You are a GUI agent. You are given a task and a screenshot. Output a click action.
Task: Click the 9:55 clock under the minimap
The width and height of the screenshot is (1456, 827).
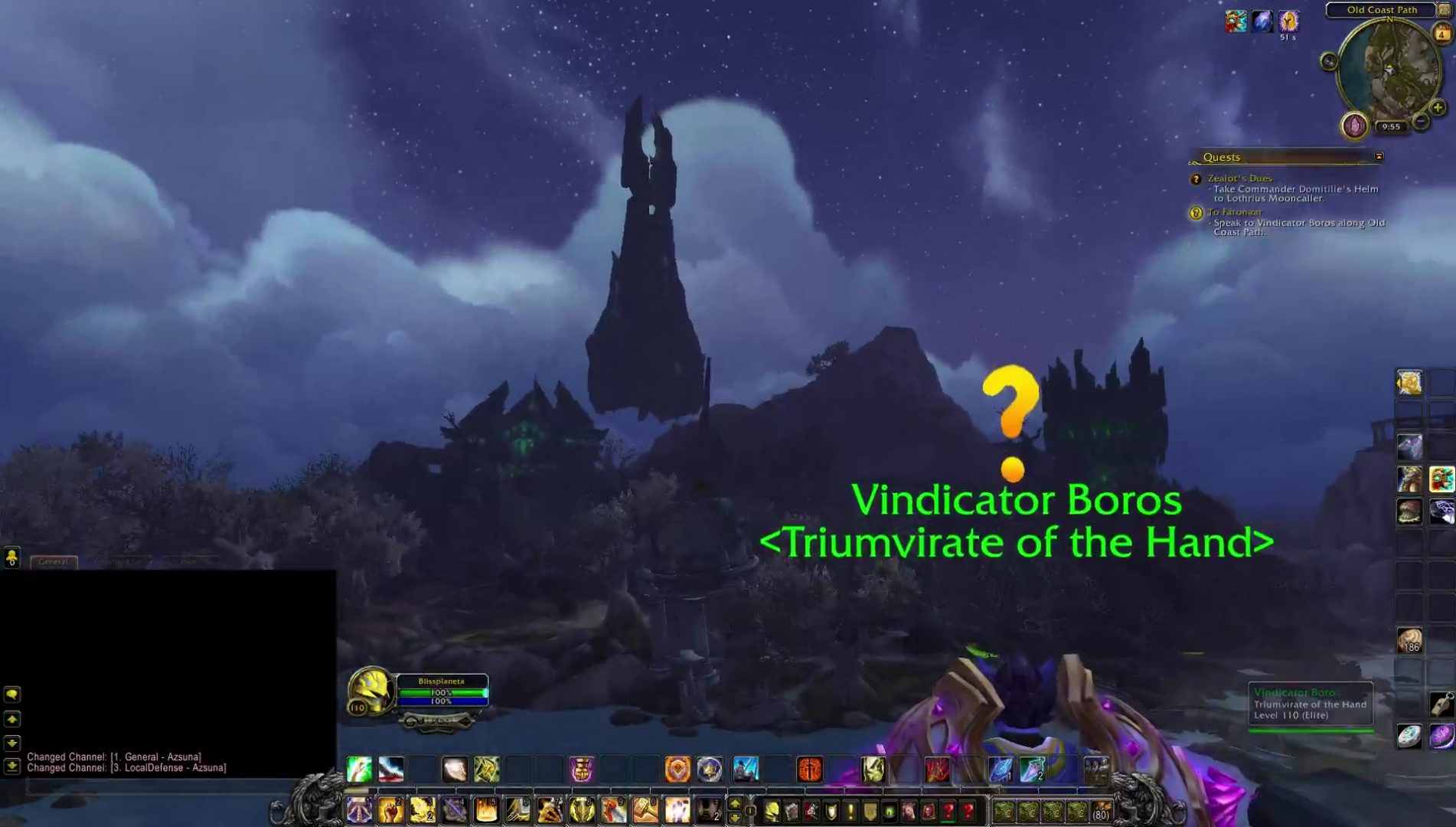coord(1392,127)
